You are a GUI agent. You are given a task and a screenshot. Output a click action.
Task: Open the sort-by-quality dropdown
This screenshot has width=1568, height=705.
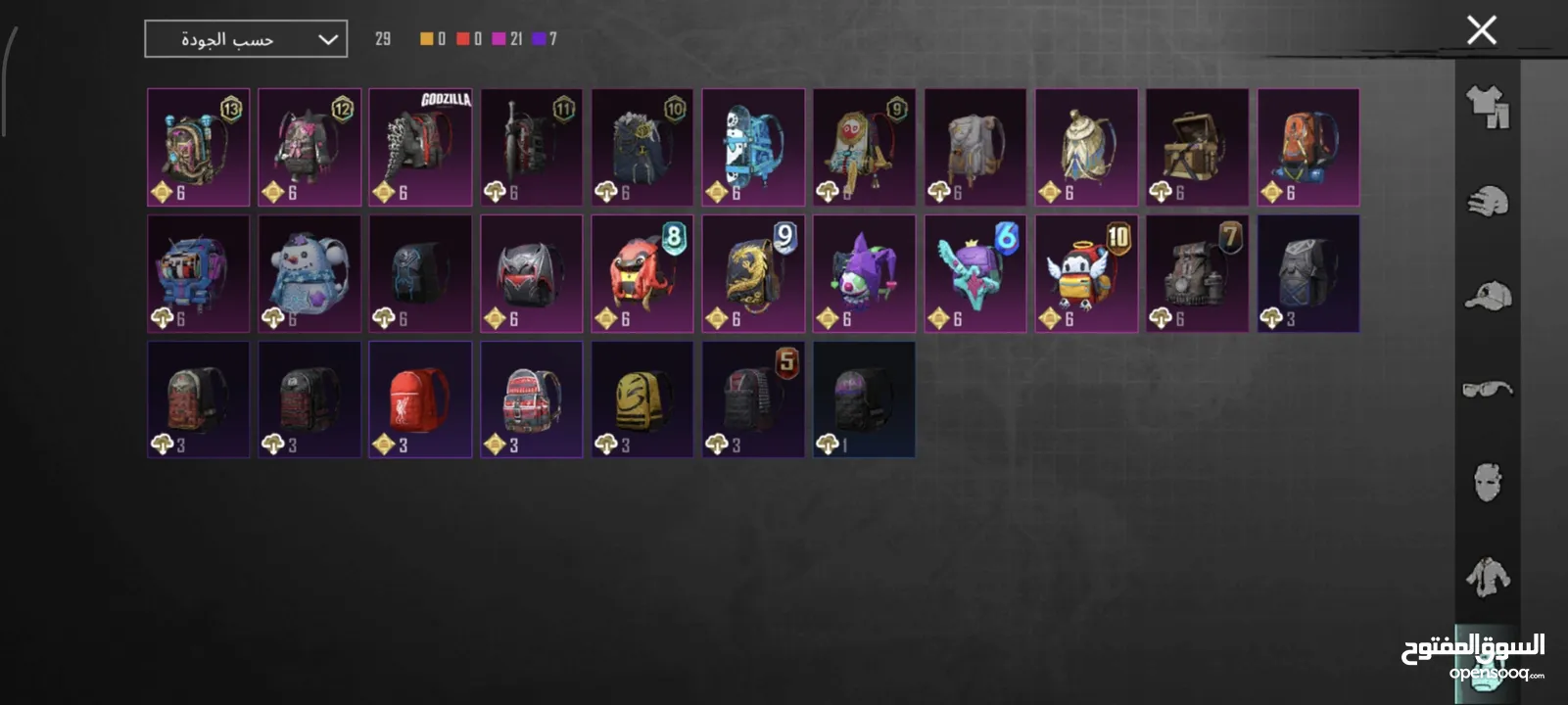point(246,39)
